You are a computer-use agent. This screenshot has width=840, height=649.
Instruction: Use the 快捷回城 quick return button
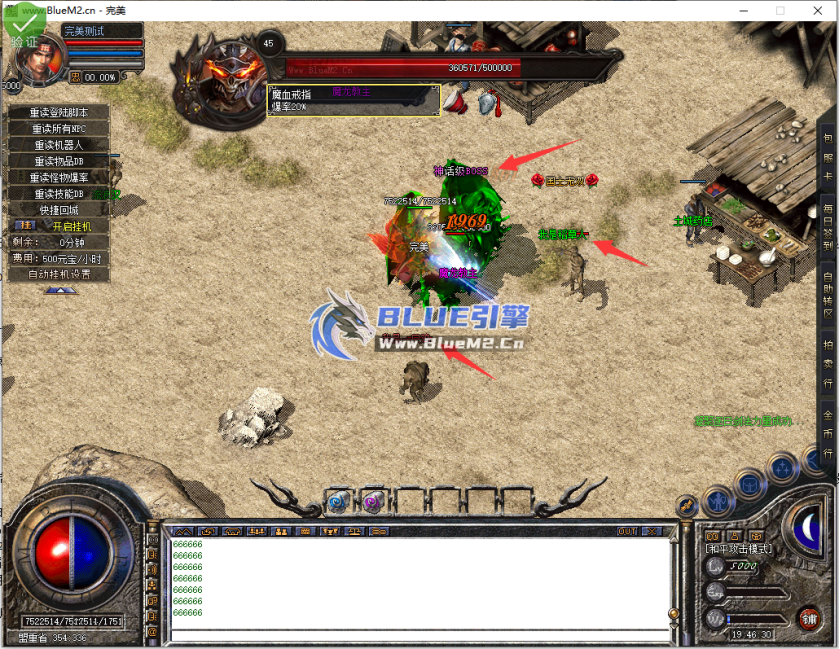[x=58, y=210]
